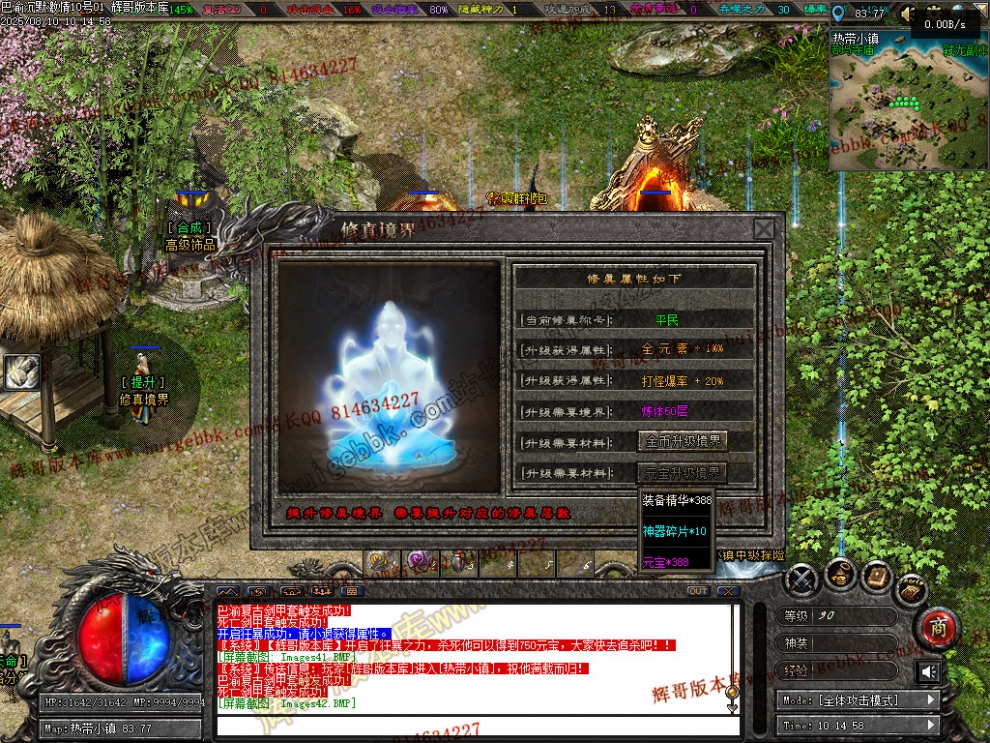Image resolution: width=990 pixels, height=743 pixels.
Task: Click the chat message input field
Action: [x=470, y=723]
